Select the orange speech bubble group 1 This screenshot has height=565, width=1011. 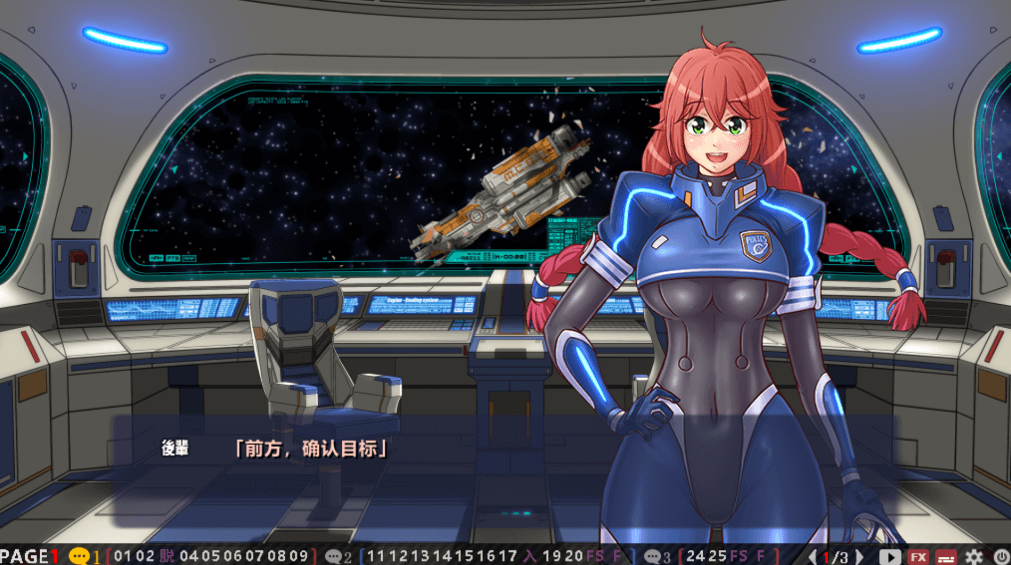click(81, 556)
